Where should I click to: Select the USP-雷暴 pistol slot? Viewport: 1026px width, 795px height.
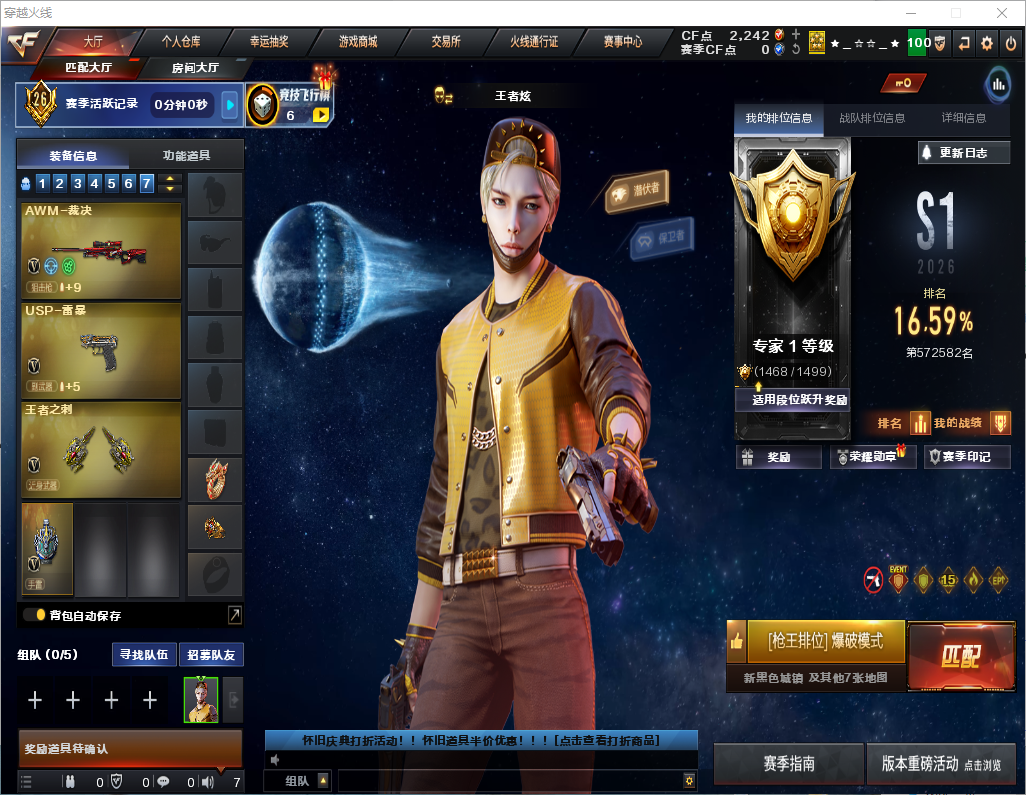point(101,350)
